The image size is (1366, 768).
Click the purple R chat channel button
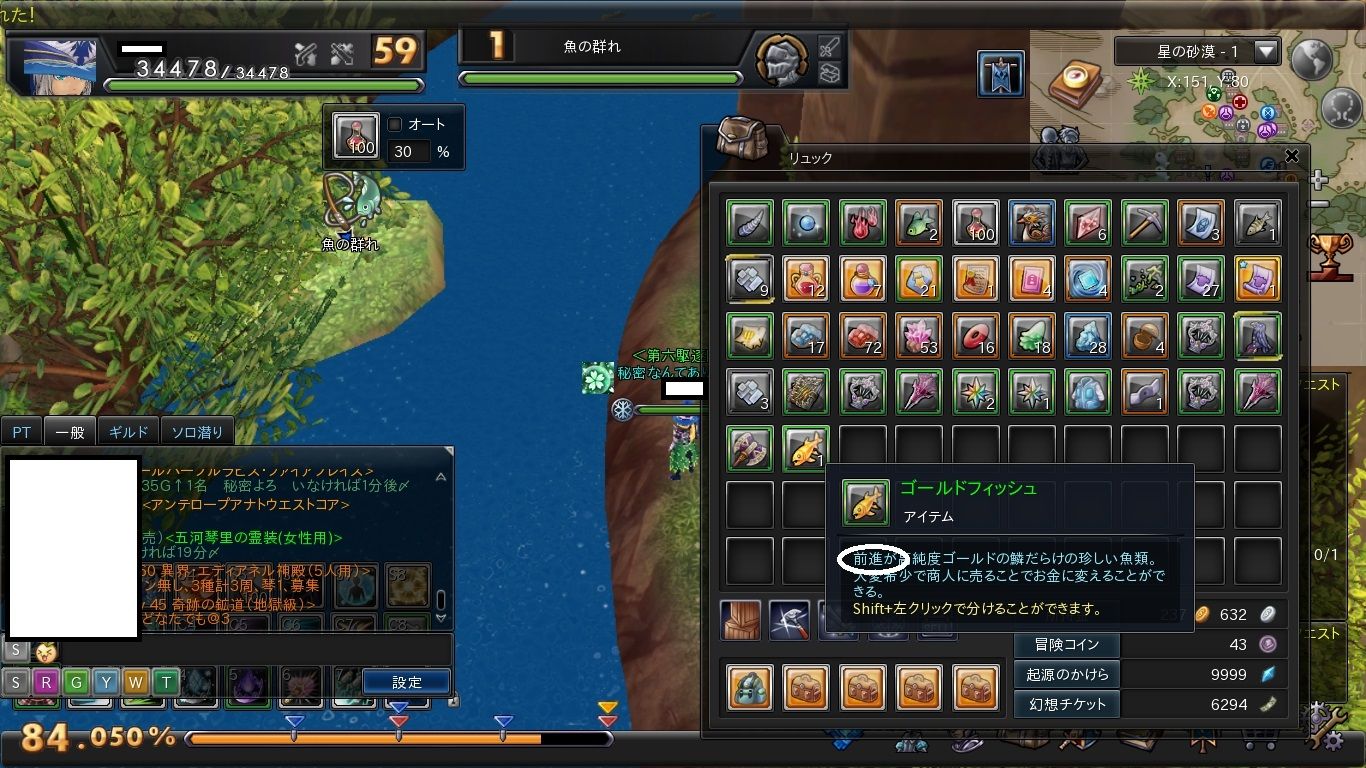pyautogui.click(x=45, y=682)
